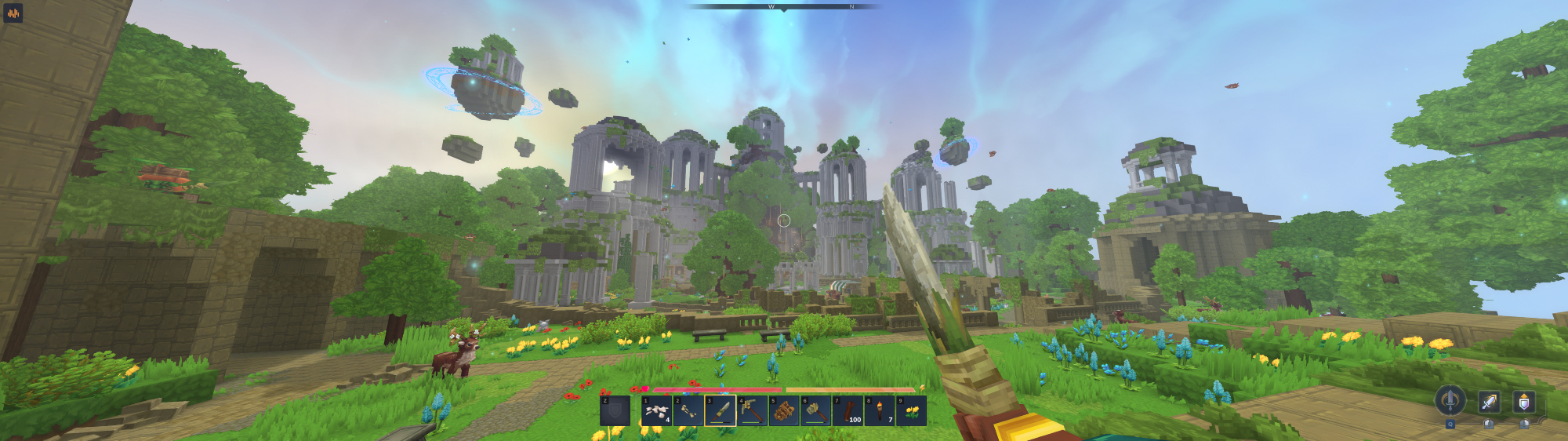Select the wooden item in slot 5

[784, 410]
